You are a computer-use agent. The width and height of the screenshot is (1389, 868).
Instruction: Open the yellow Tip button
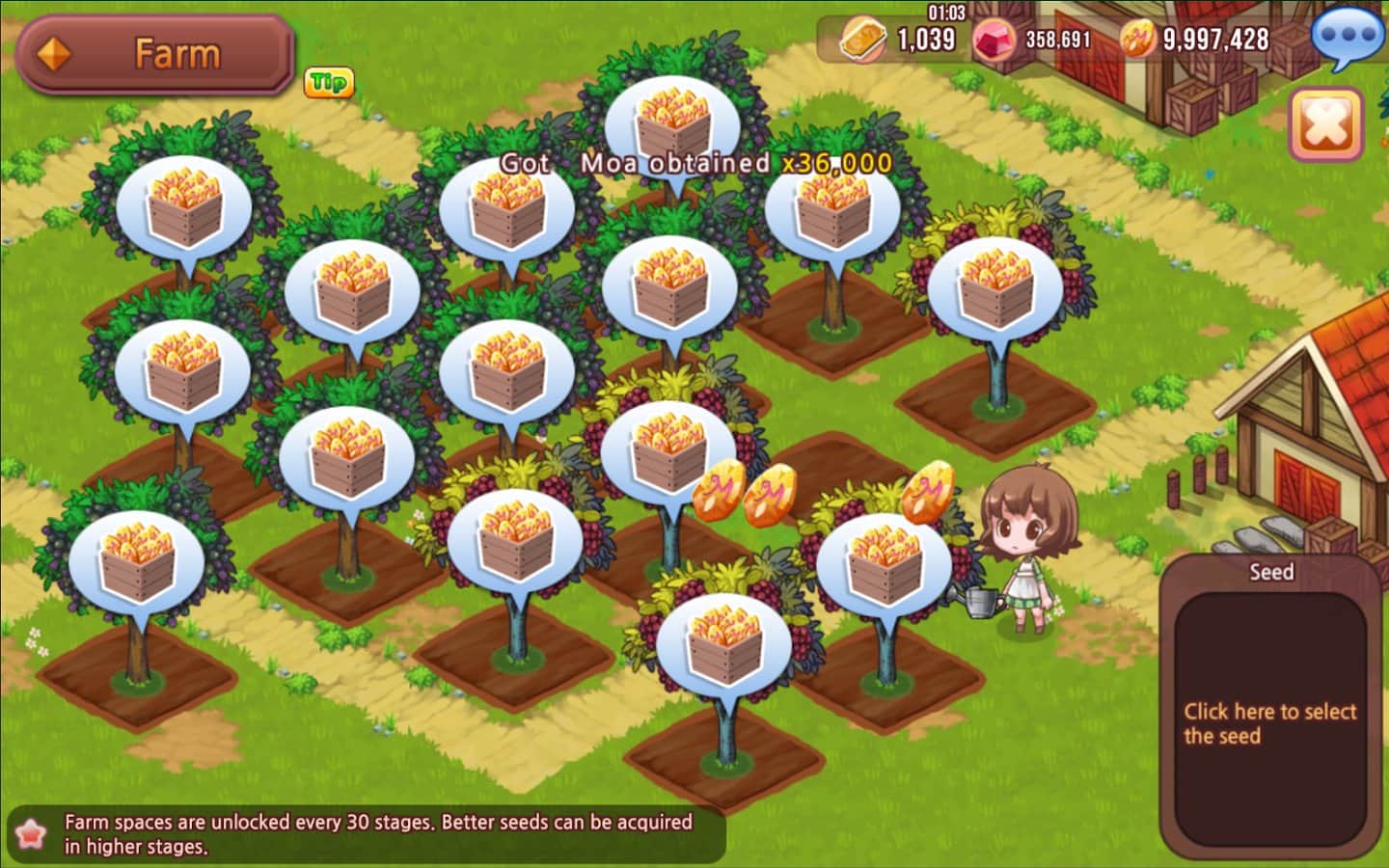[x=328, y=83]
